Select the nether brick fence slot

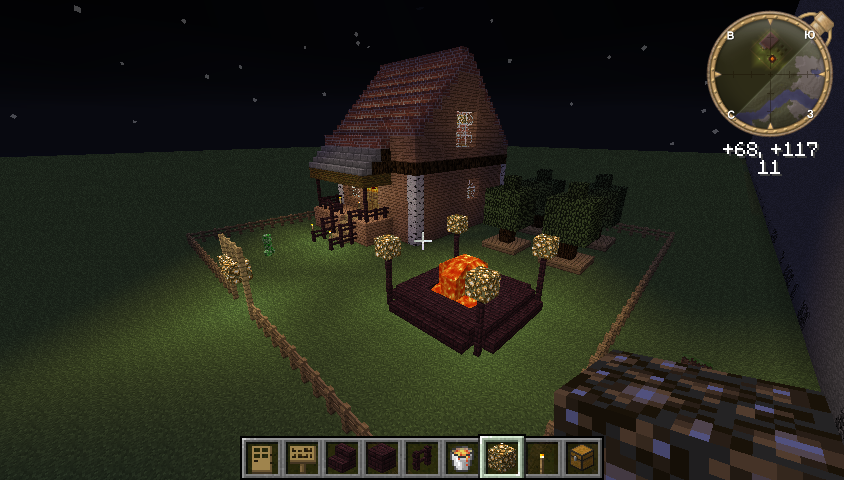pos(422,458)
